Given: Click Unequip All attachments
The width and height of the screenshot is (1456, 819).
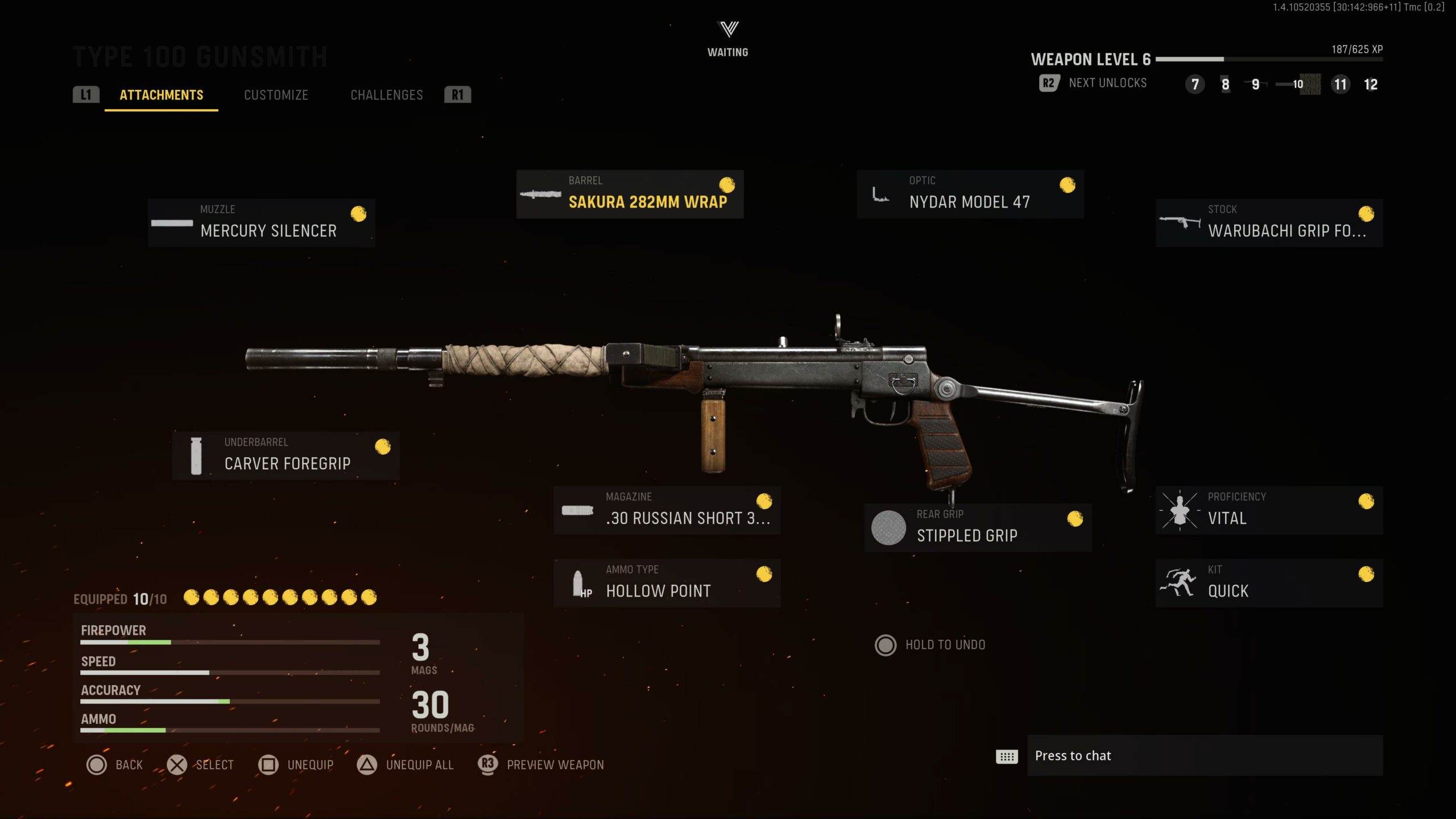Looking at the screenshot, I should [406, 765].
